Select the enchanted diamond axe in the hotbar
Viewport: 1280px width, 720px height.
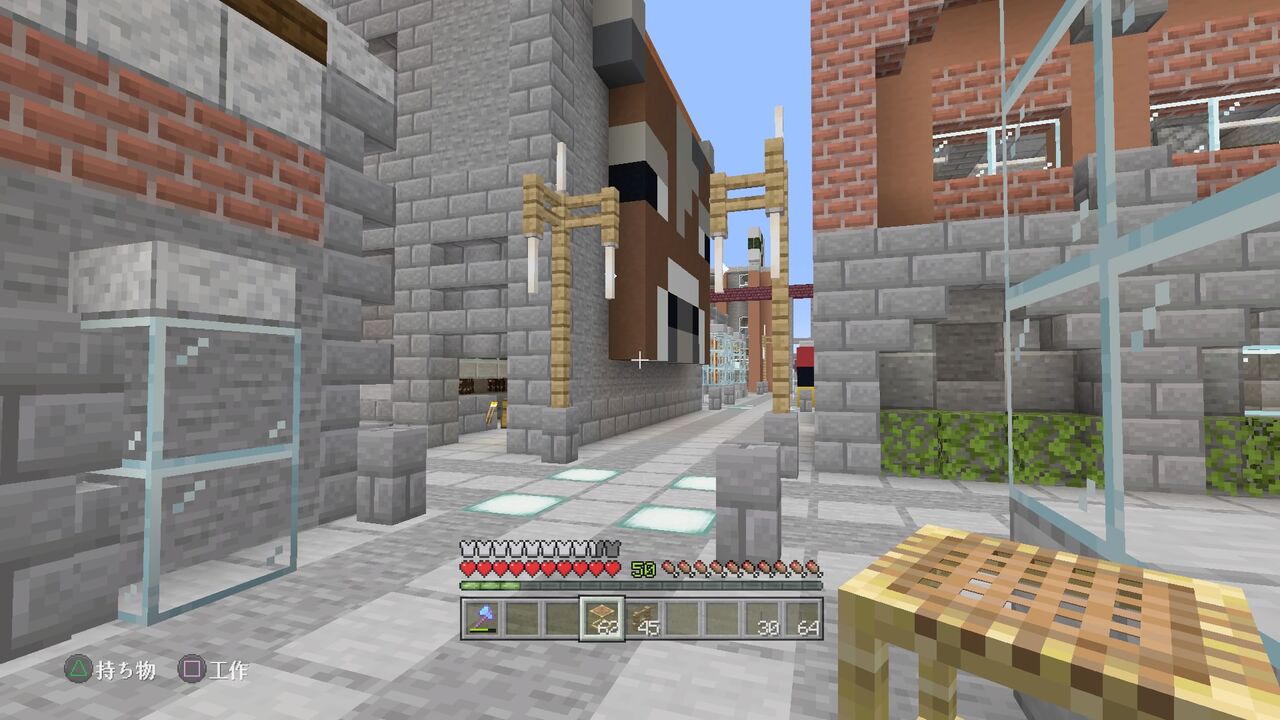[480, 617]
